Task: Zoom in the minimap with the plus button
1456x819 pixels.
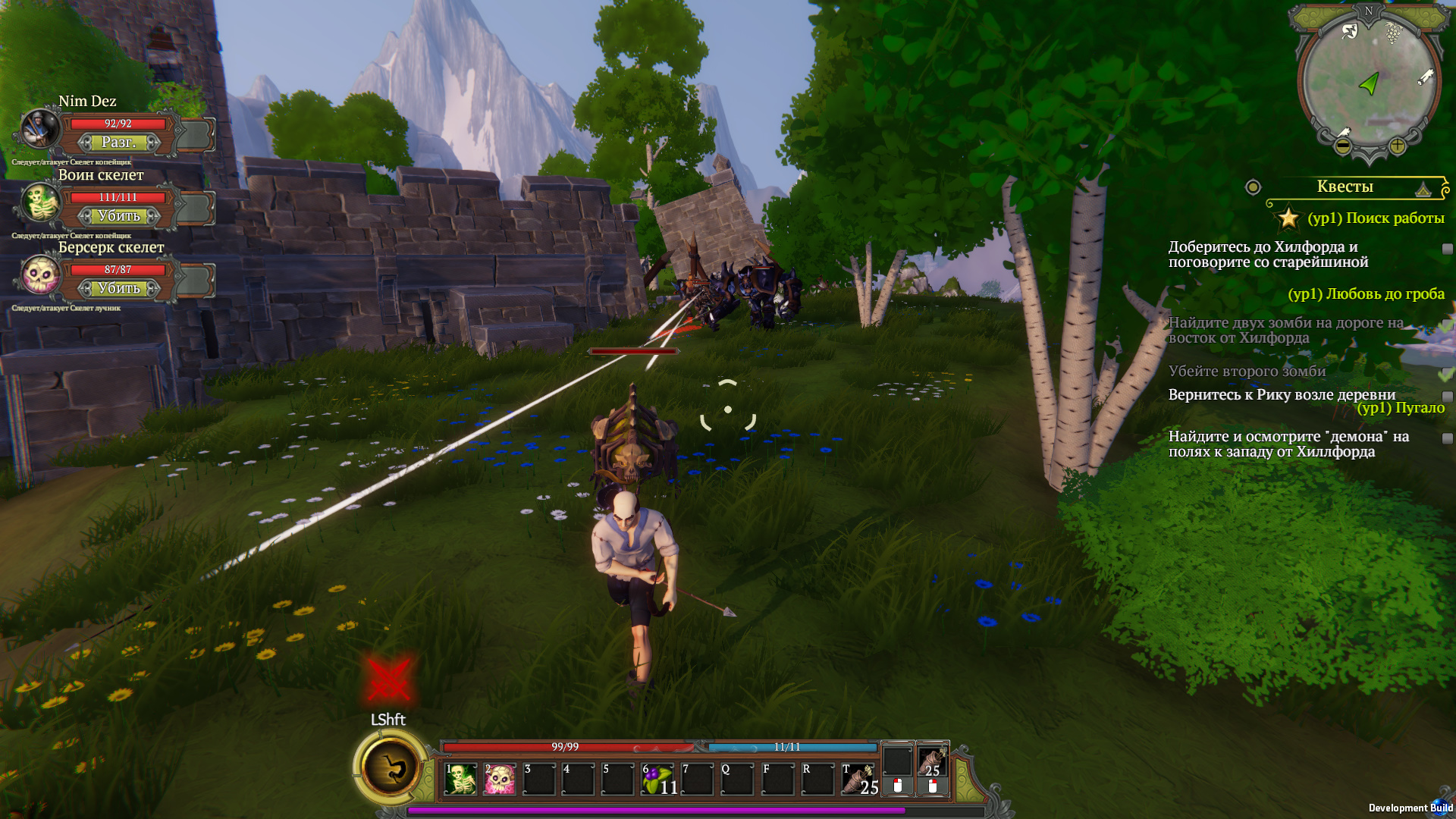Action: [x=1397, y=146]
